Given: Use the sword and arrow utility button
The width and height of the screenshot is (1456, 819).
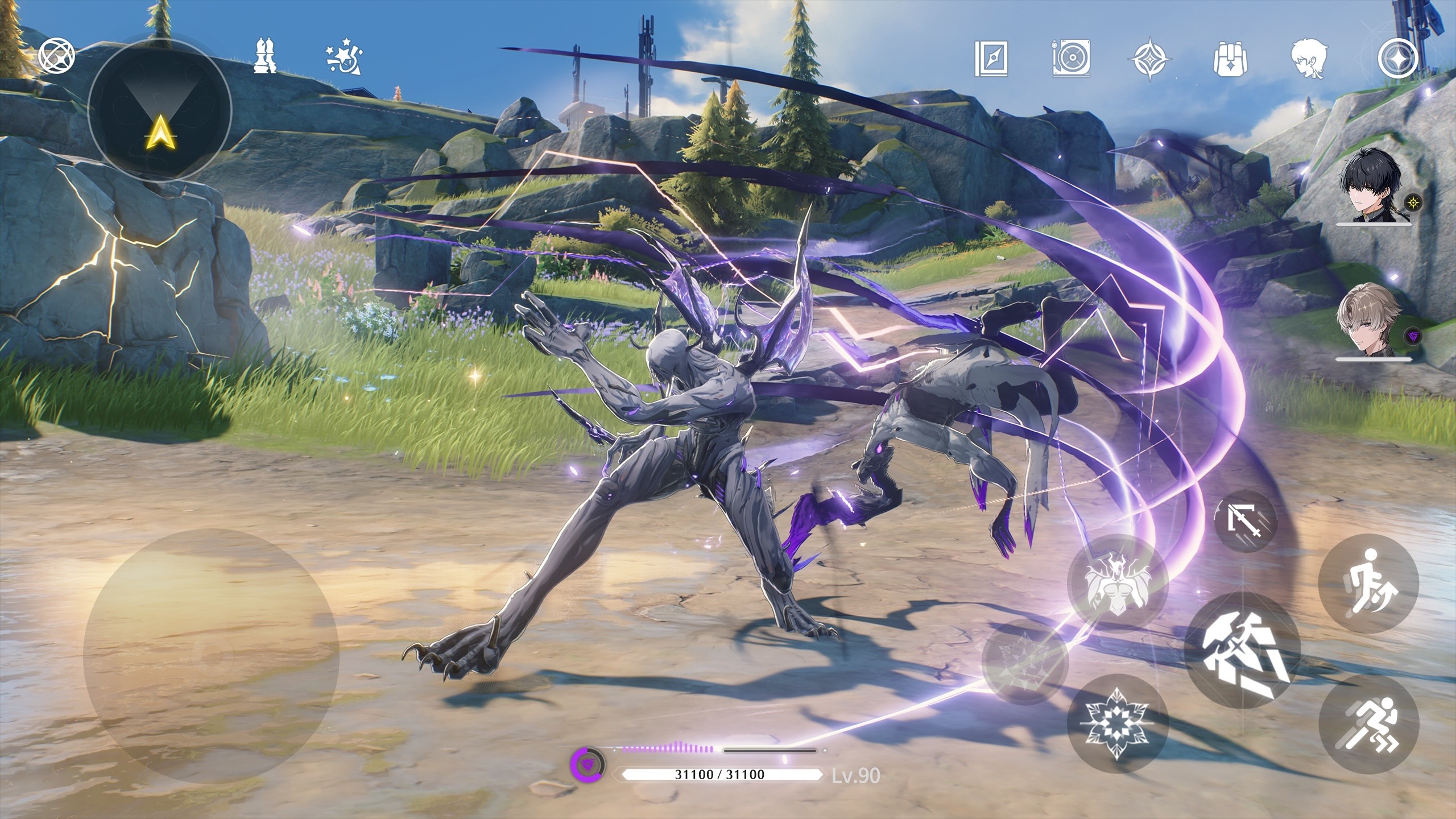Looking at the screenshot, I should tap(1244, 521).
